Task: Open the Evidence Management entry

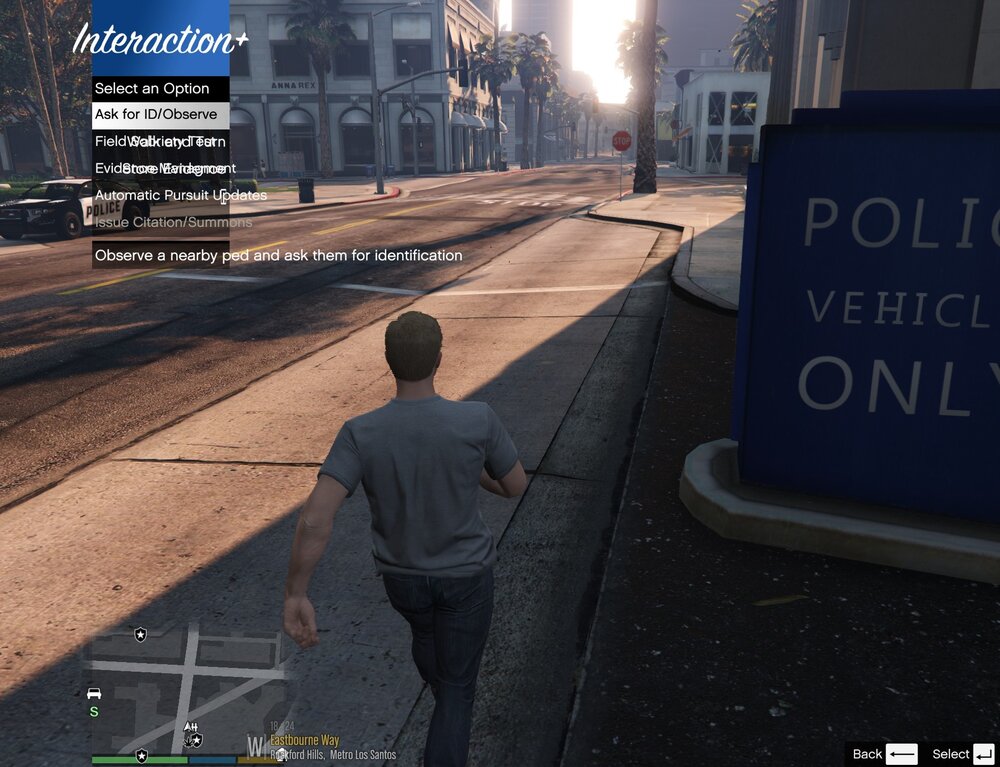Action: 160,169
